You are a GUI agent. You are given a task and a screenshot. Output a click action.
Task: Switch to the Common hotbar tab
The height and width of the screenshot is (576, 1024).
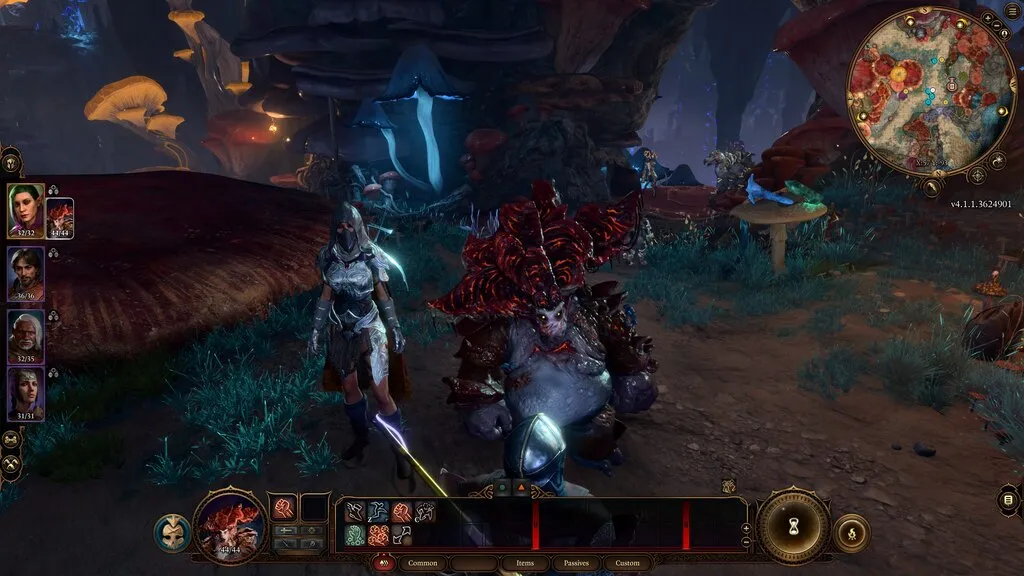pos(423,563)
